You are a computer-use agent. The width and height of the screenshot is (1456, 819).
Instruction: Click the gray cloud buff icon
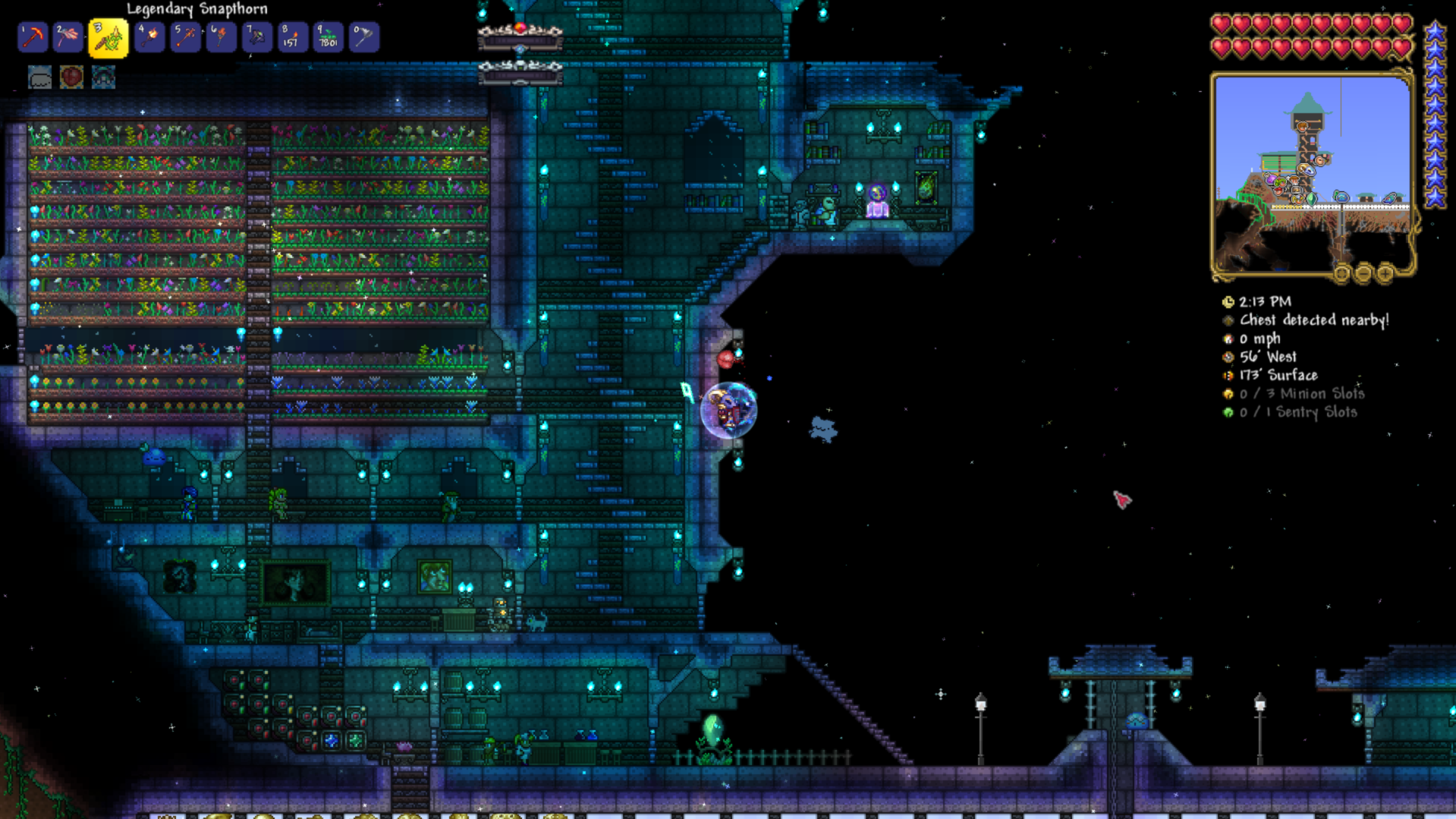pyautogui.click(x=40, y=77)
